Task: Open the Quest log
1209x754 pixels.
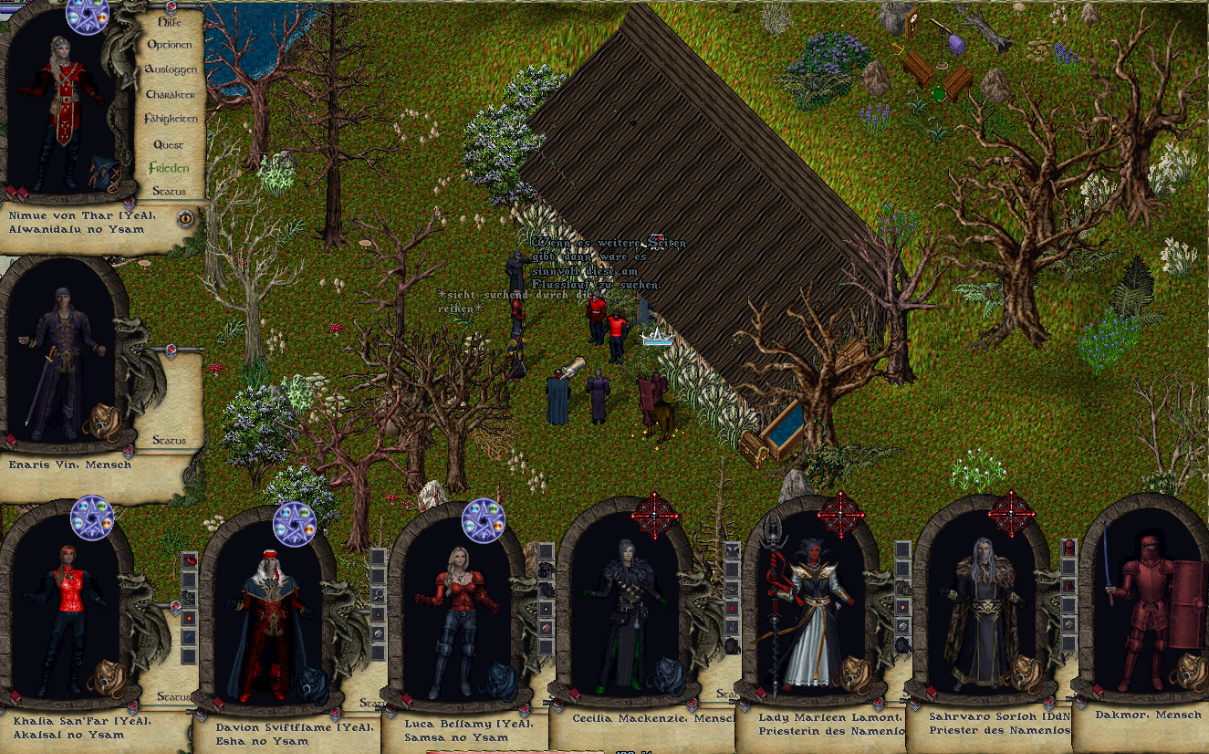Action: click(x=168, y=144)
